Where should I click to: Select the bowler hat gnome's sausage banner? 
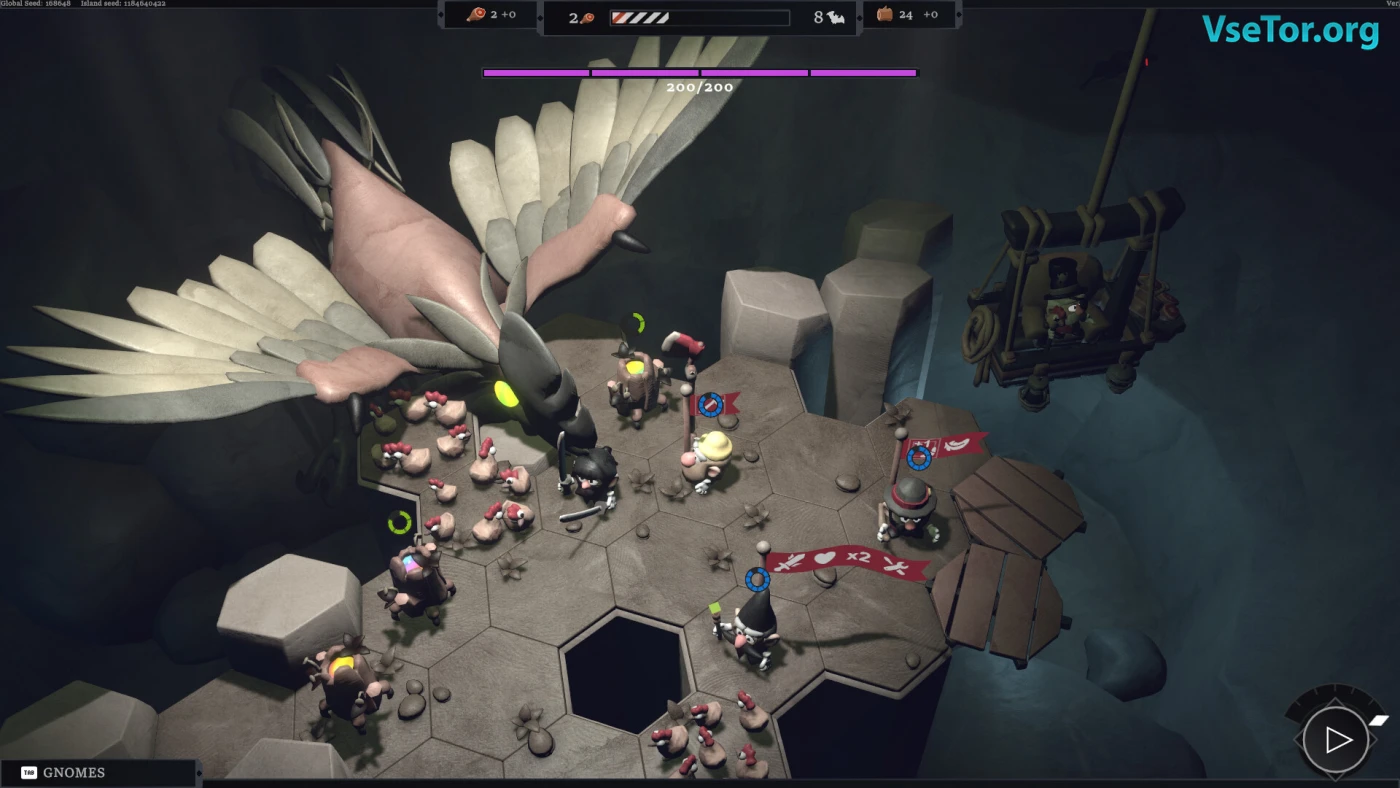[950, 446]
